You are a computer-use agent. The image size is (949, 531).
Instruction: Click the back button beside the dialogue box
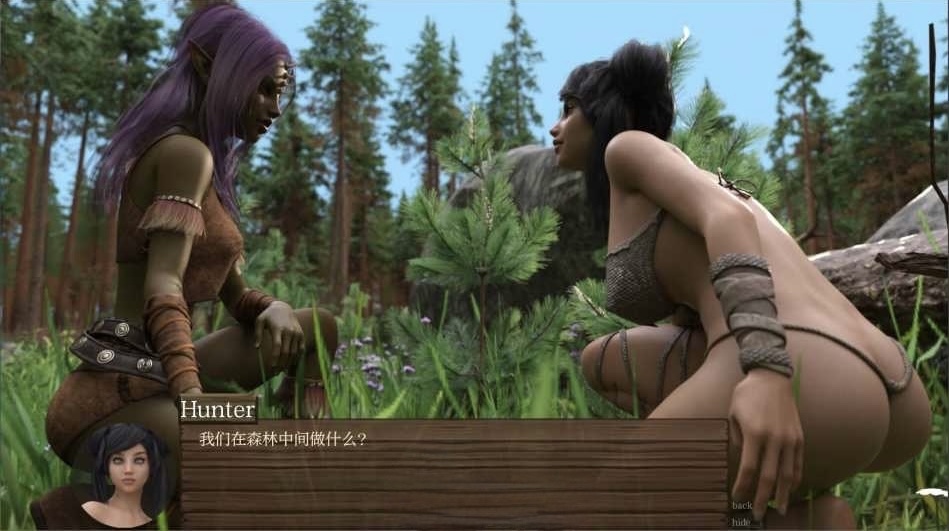click(741, 506)
